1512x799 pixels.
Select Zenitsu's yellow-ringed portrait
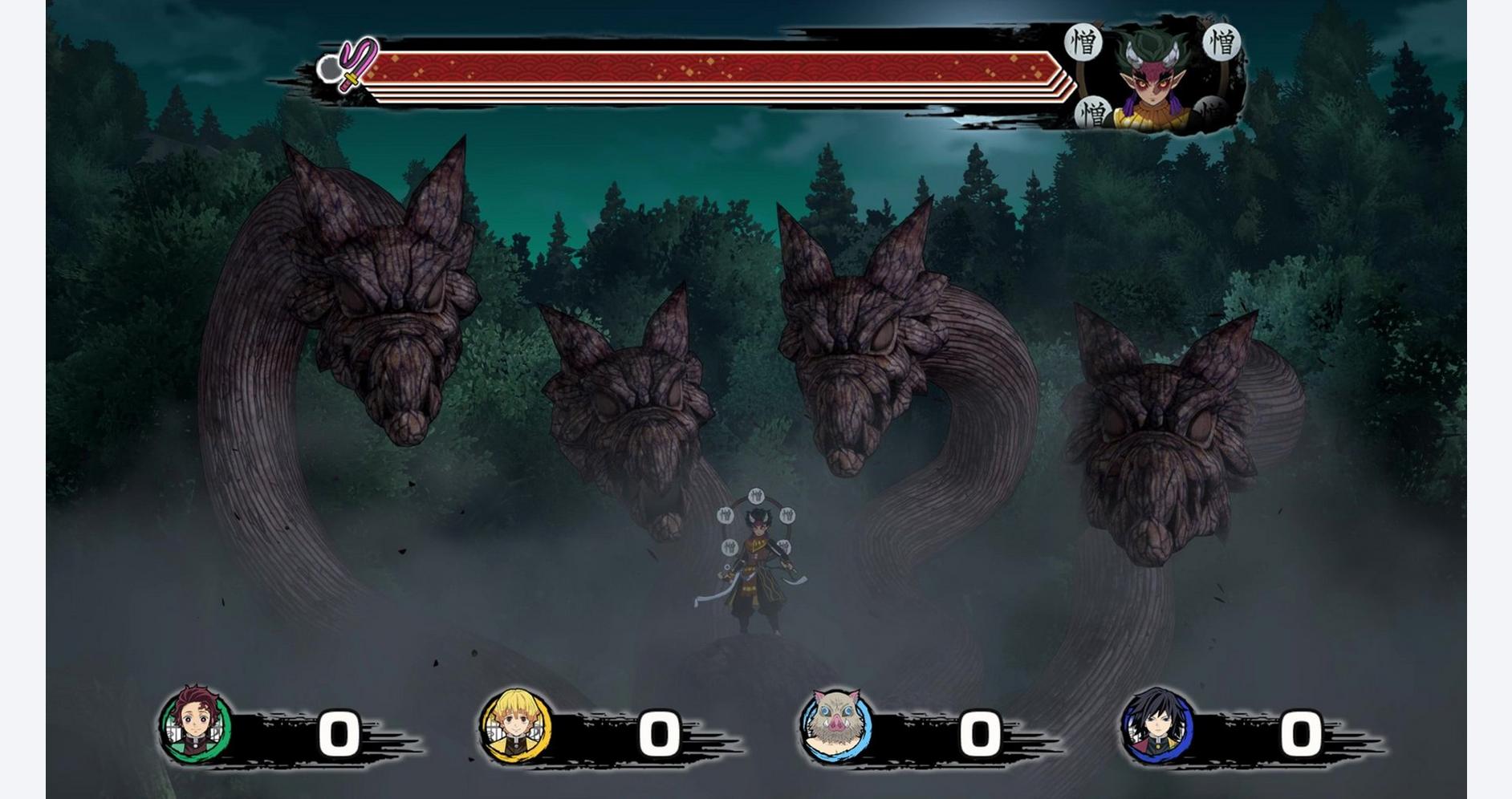point(515,726)
